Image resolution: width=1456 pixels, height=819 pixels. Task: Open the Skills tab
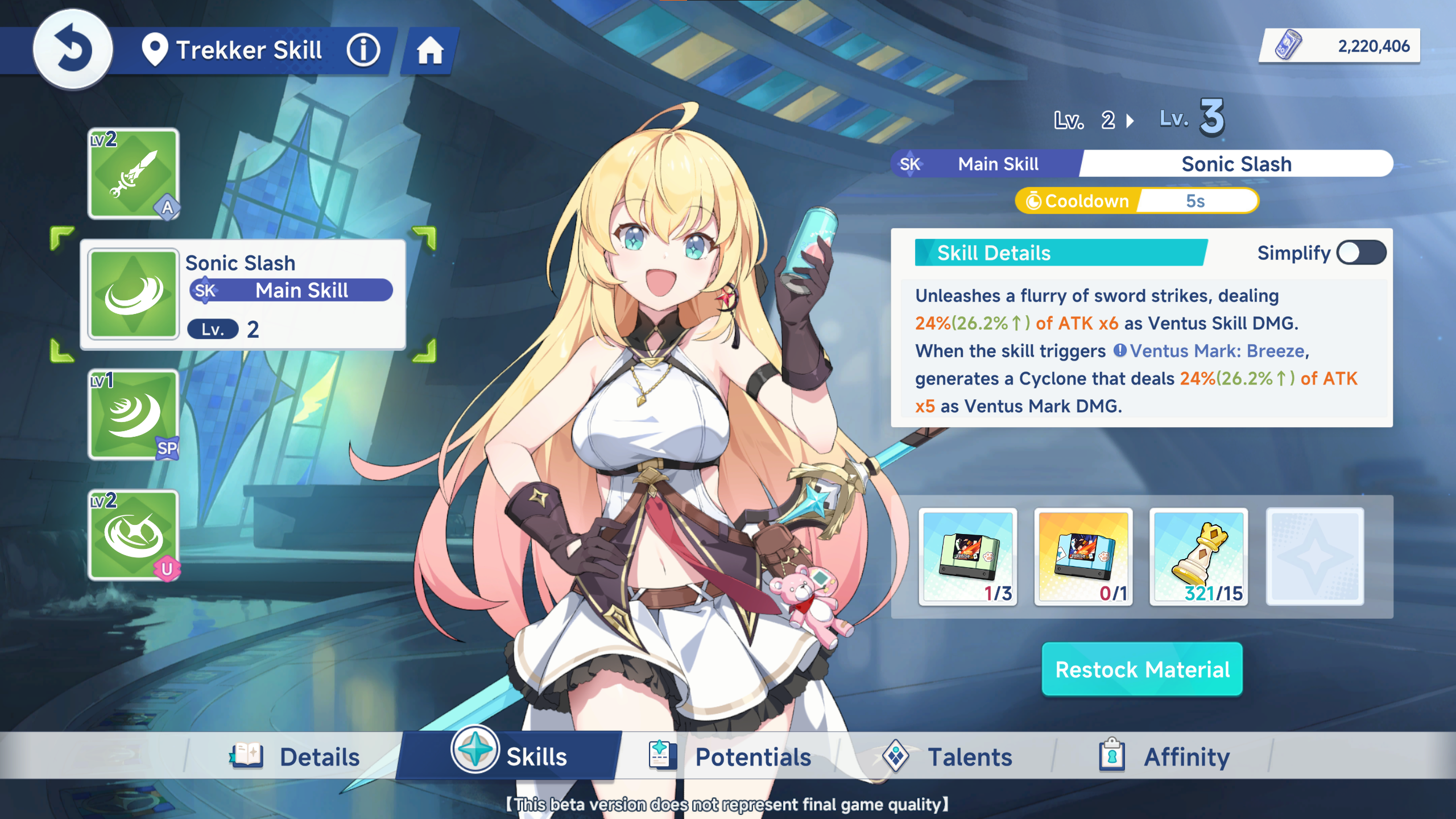(x=510, y=756)
